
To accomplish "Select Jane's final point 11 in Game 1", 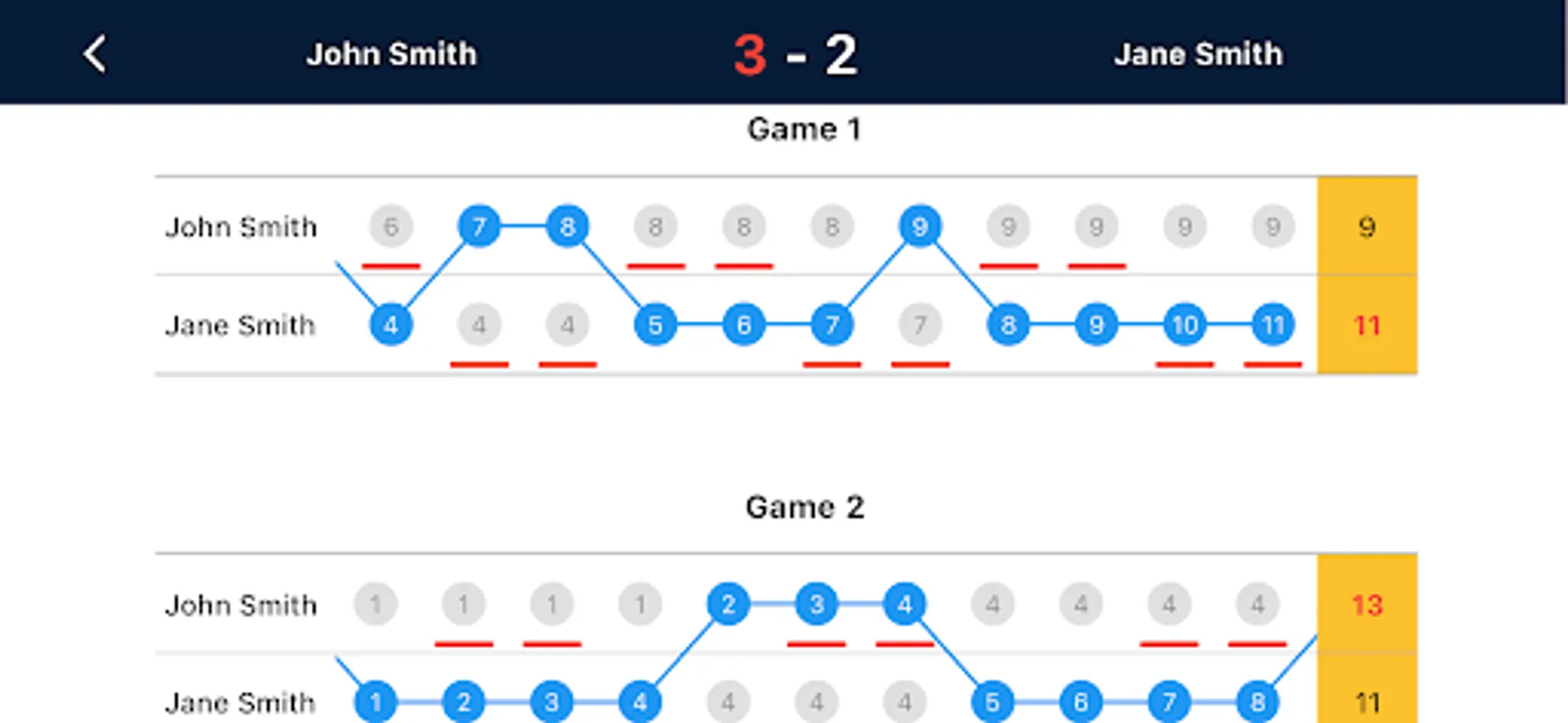I will 1273,325.
